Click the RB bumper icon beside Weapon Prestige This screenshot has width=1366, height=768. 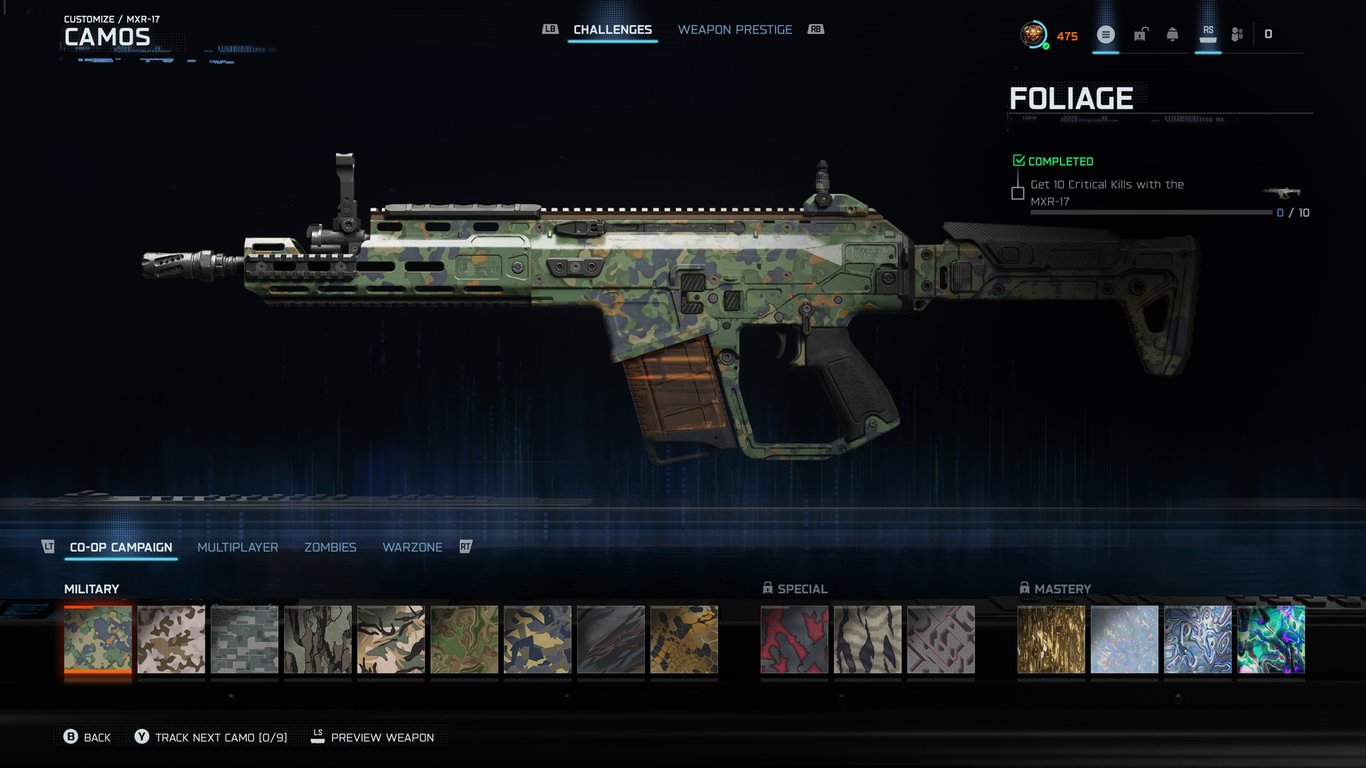[815, 29]
